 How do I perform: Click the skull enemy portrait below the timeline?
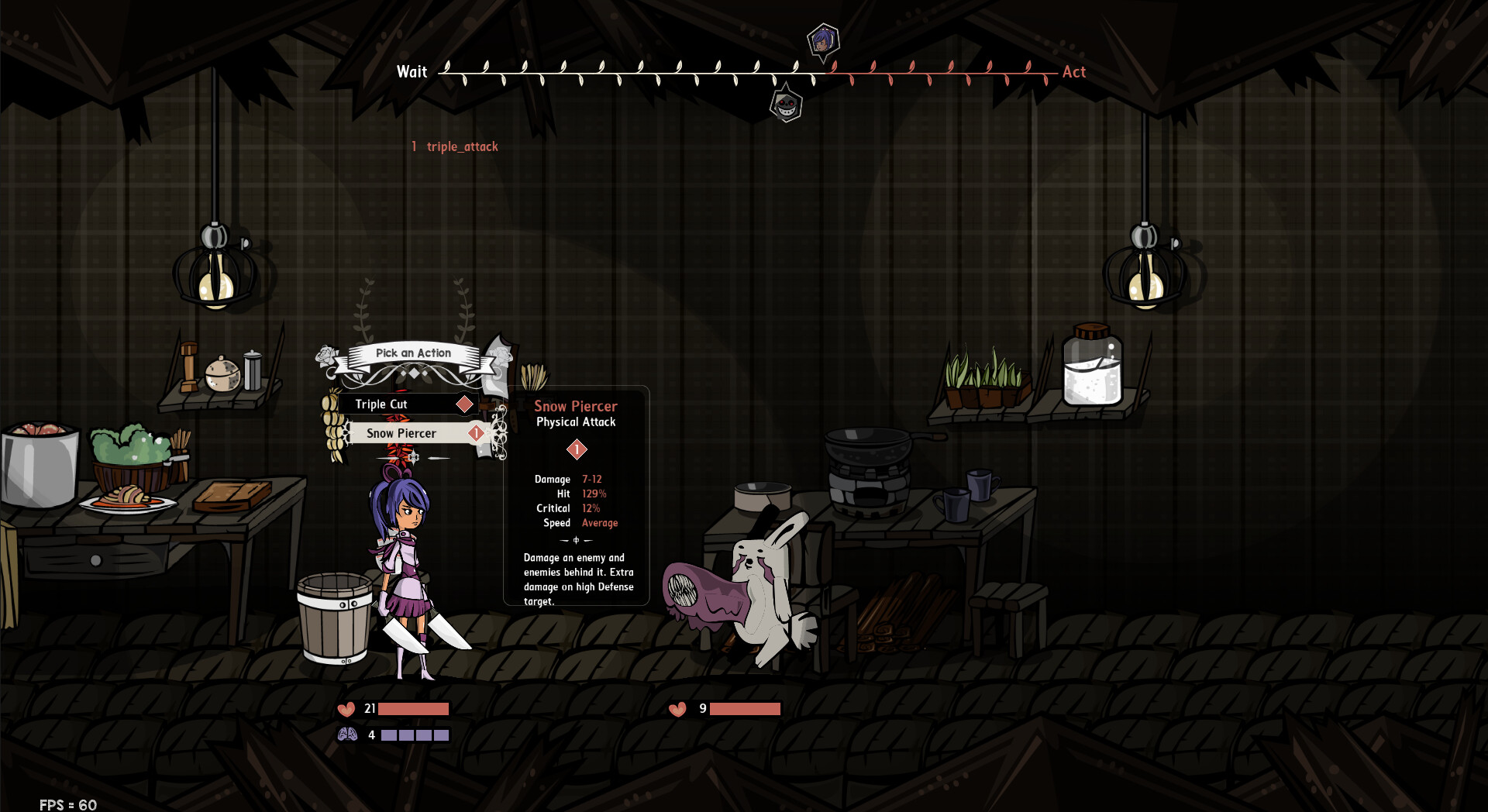tap(786, 105)
